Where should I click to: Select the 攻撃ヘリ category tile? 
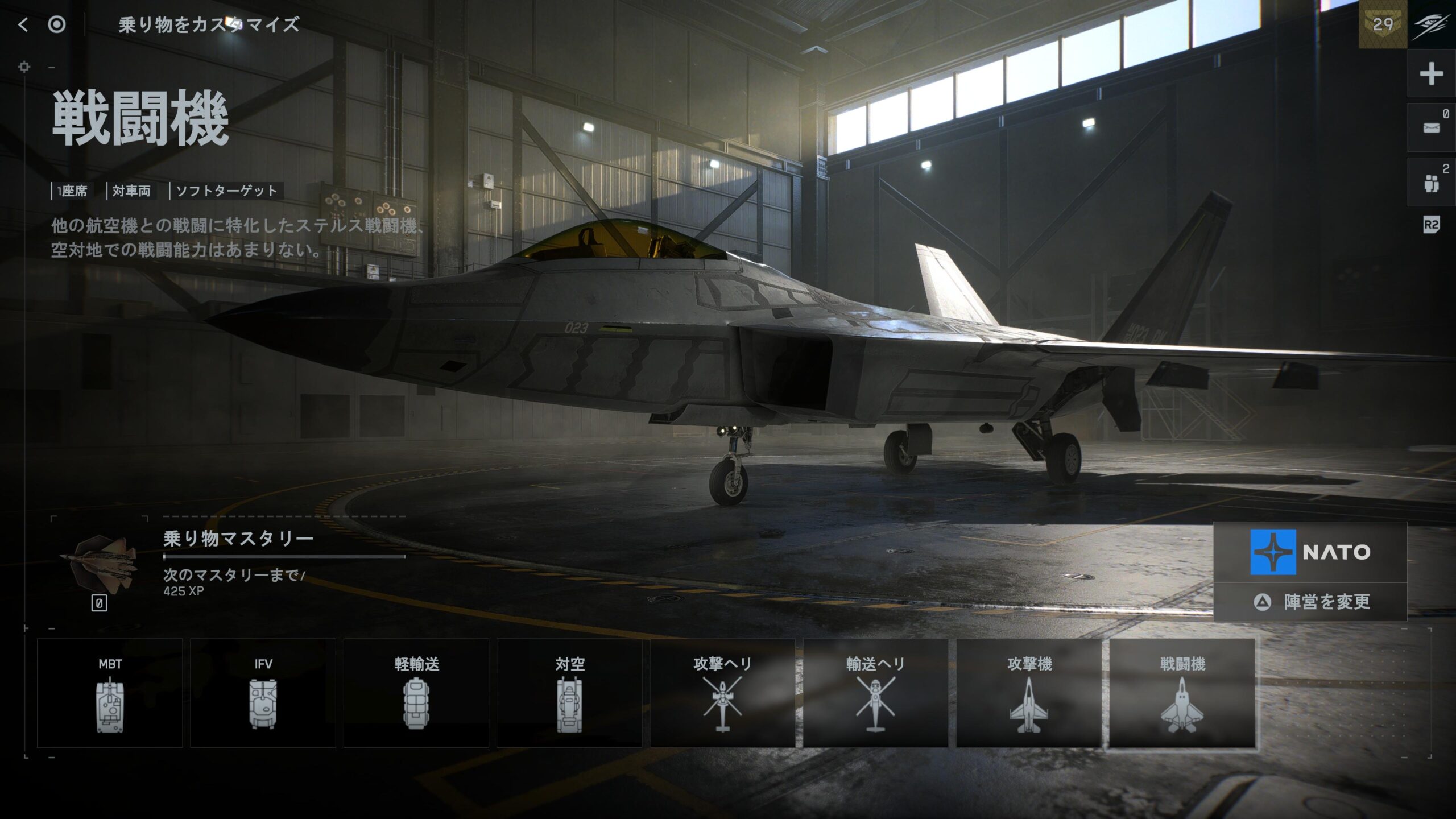722,693
